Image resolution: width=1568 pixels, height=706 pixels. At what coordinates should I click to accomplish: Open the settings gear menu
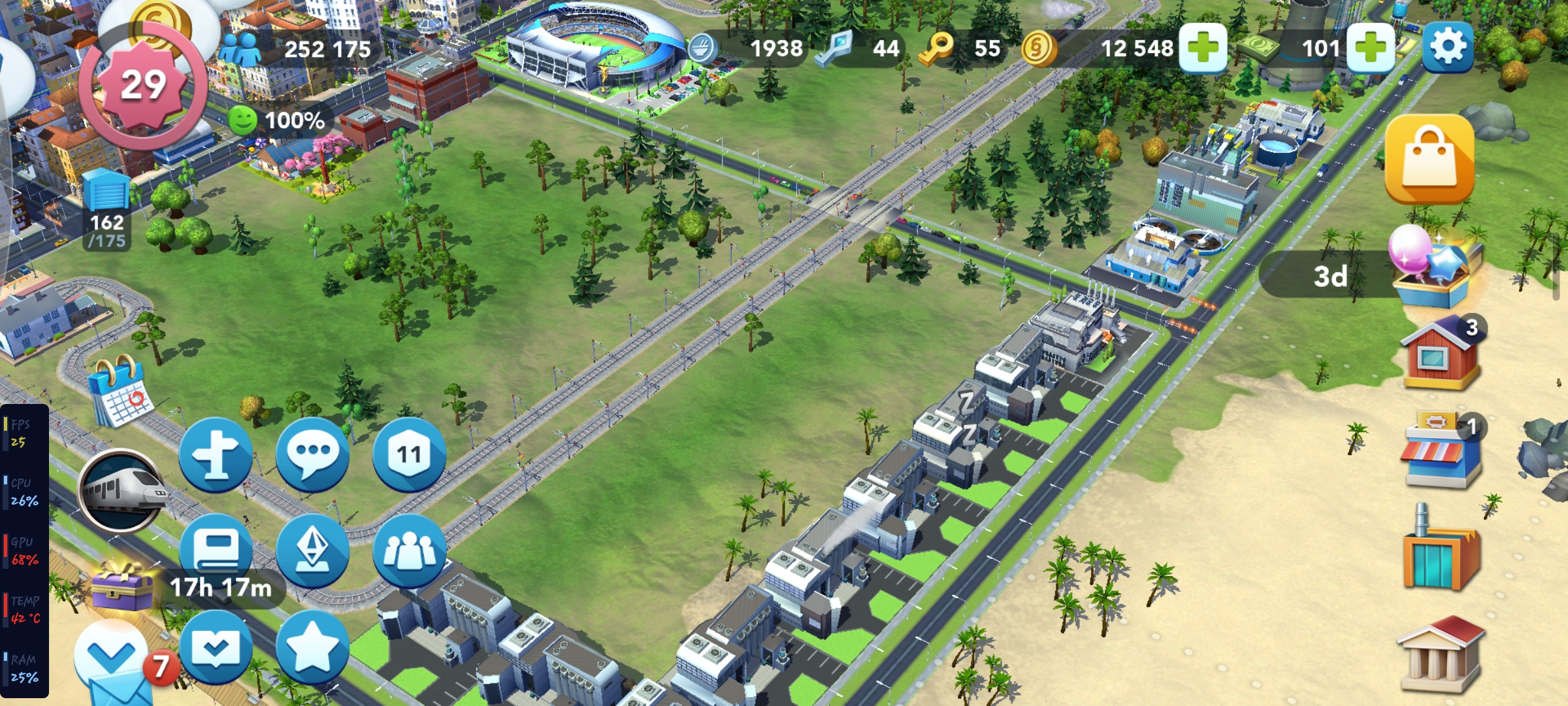(x=1447, y=47)
